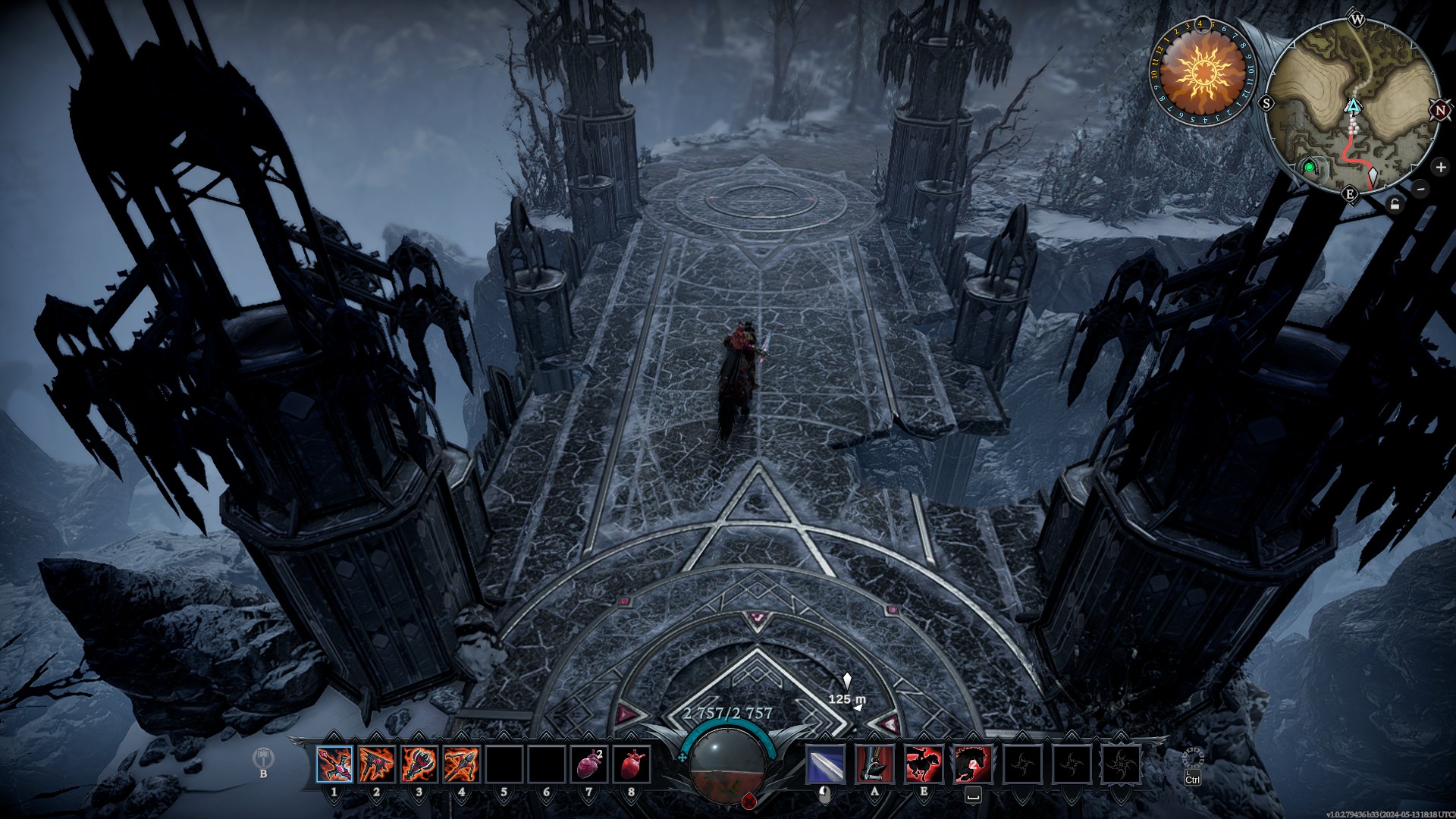
Task: Select the spear weapon in hotbar slot 4
Action: 461,764
